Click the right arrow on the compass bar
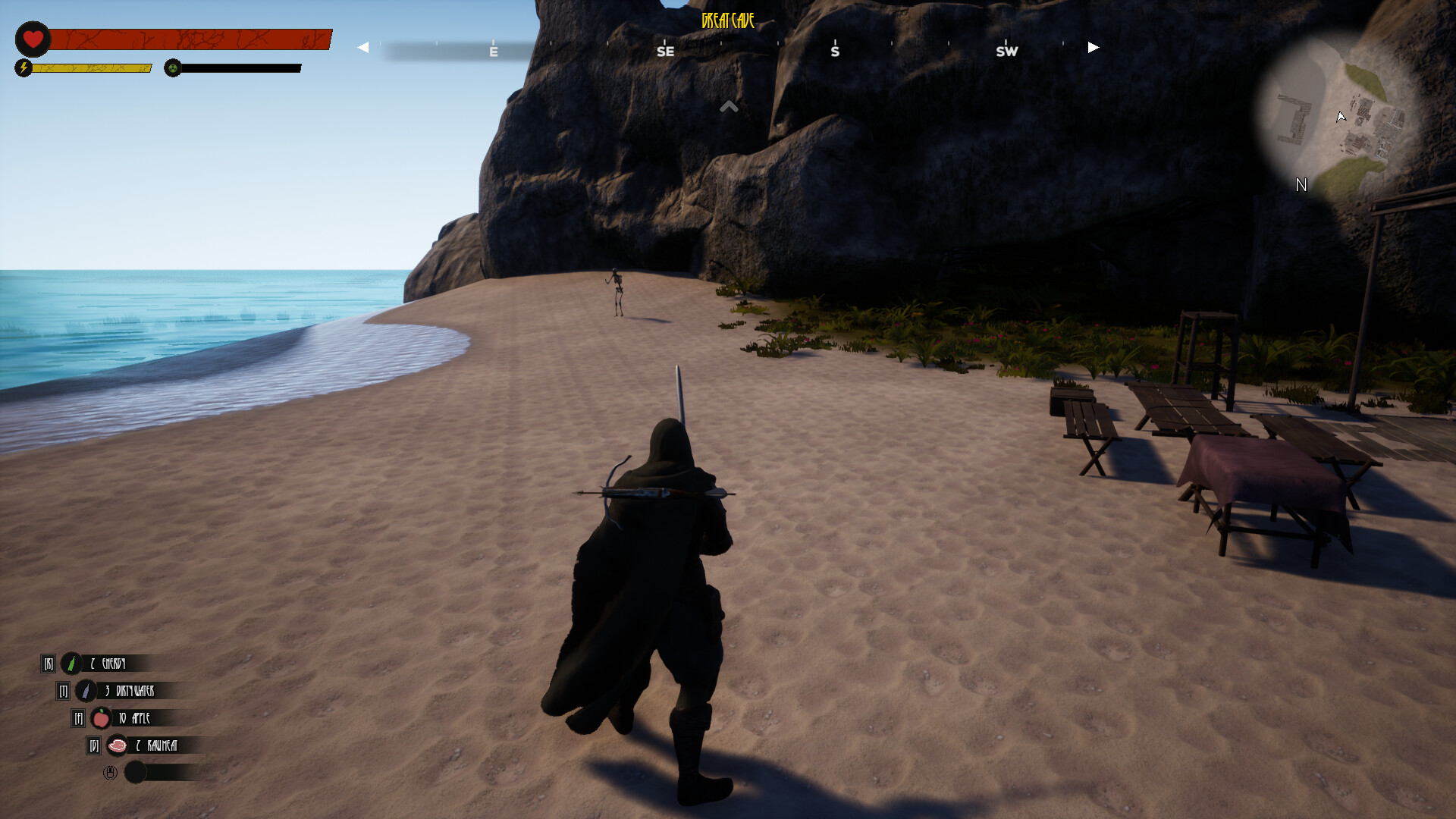The width and height of the screenshot is (1456, 819). (1092, 47)
